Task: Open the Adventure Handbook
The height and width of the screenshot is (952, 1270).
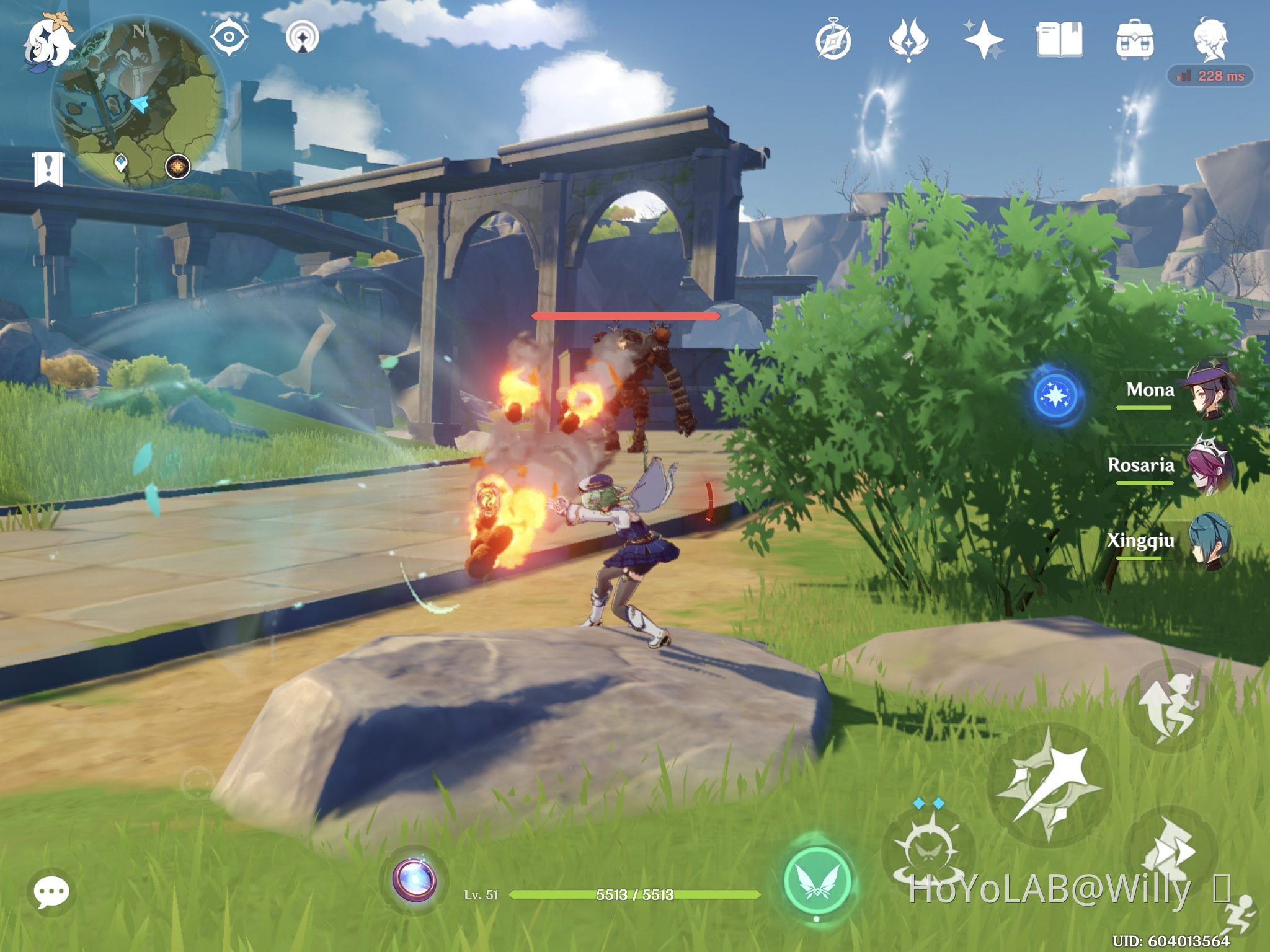Action: tap(1060, 38)
